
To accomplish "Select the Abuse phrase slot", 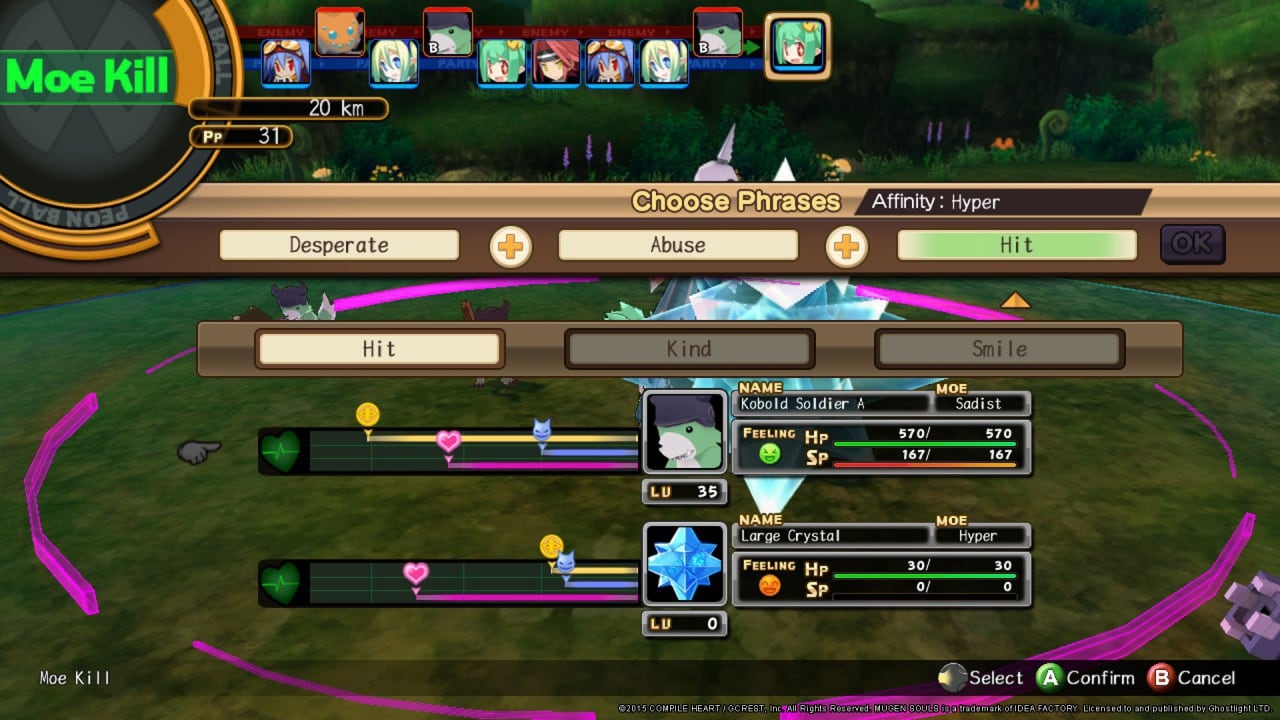I will tap(678, 245).
